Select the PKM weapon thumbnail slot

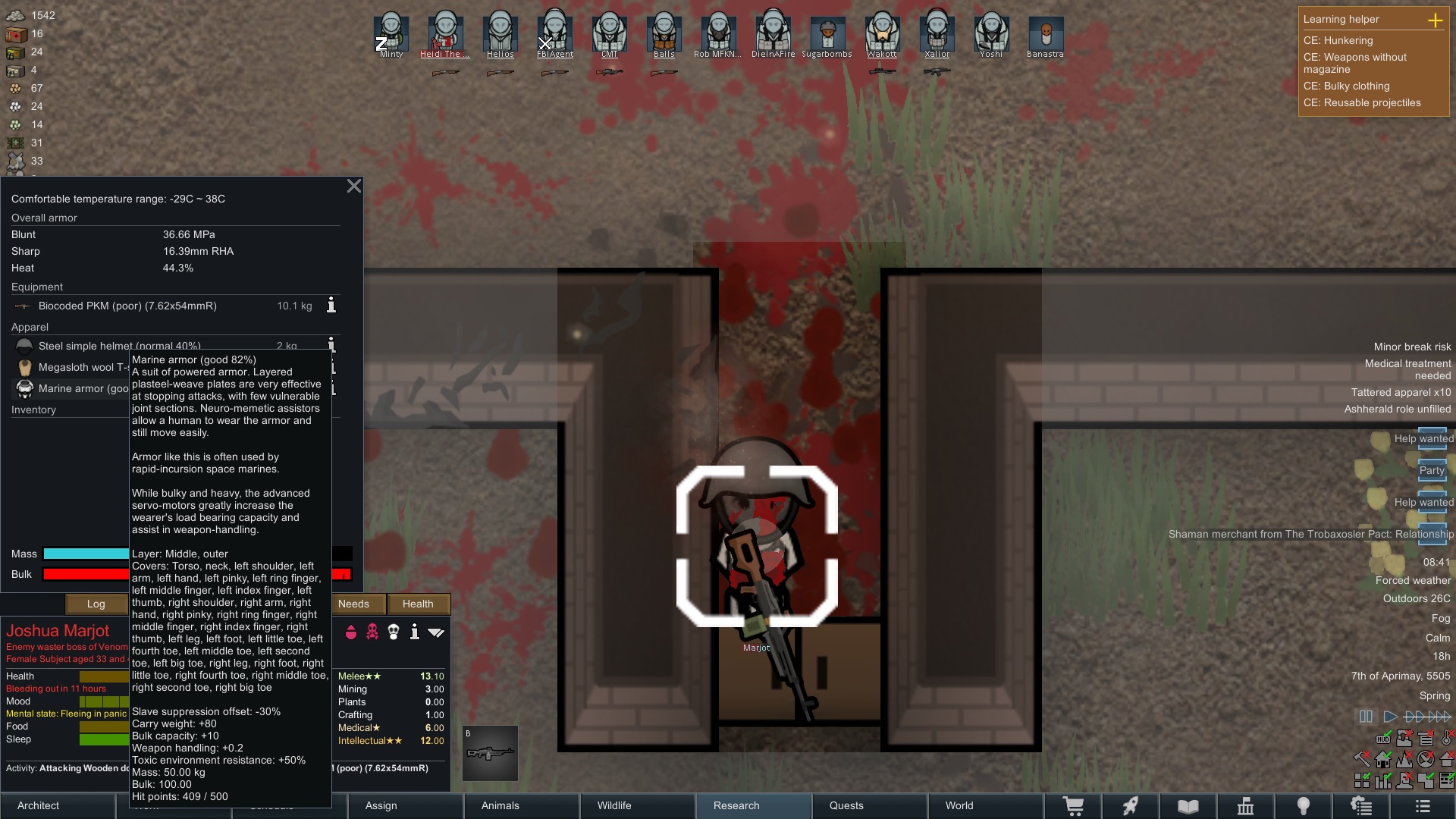click(x=490, y=752)
